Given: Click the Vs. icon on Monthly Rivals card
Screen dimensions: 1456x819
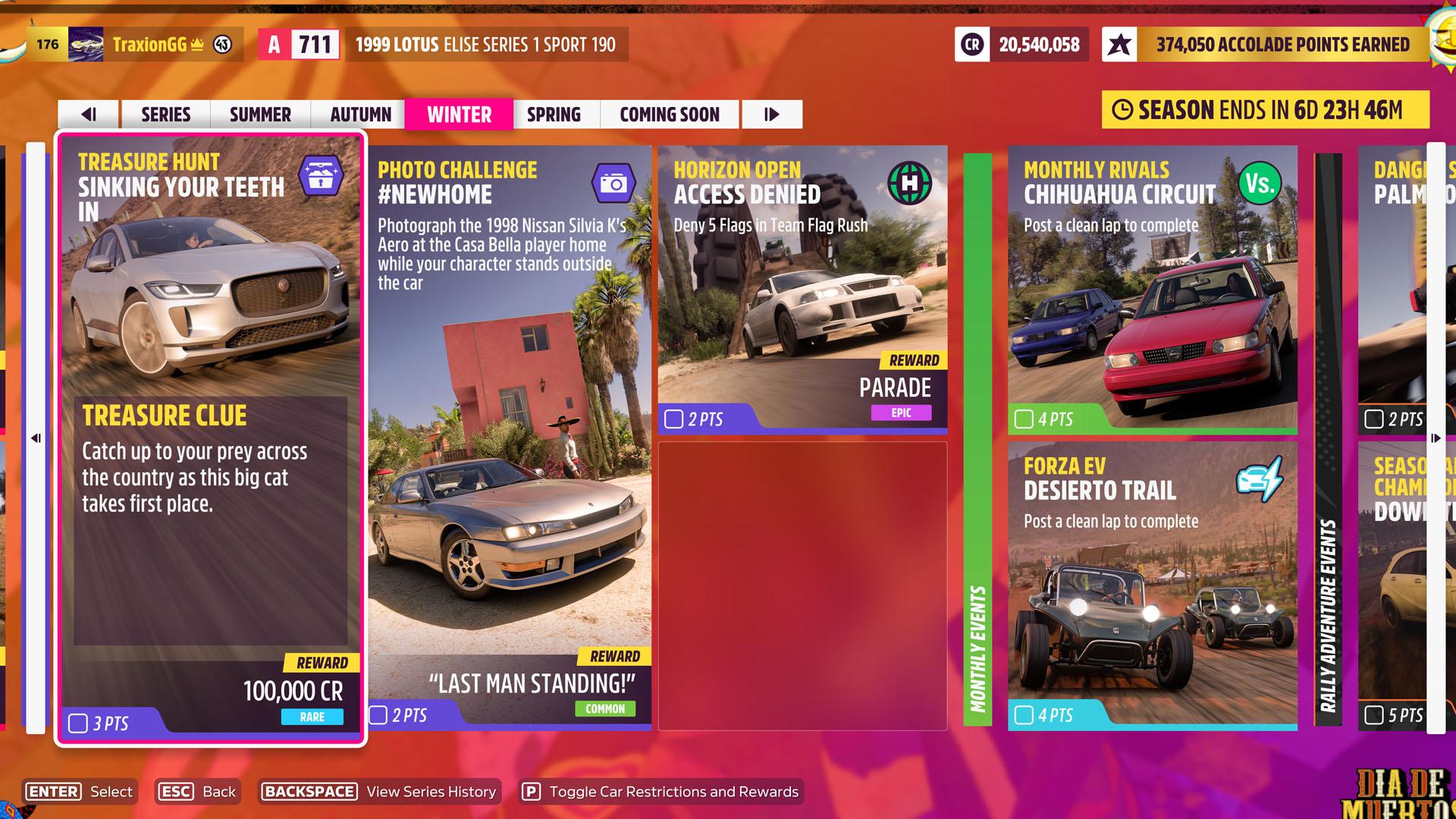Looking at the screenshot, I should (x=1260, y=184).
